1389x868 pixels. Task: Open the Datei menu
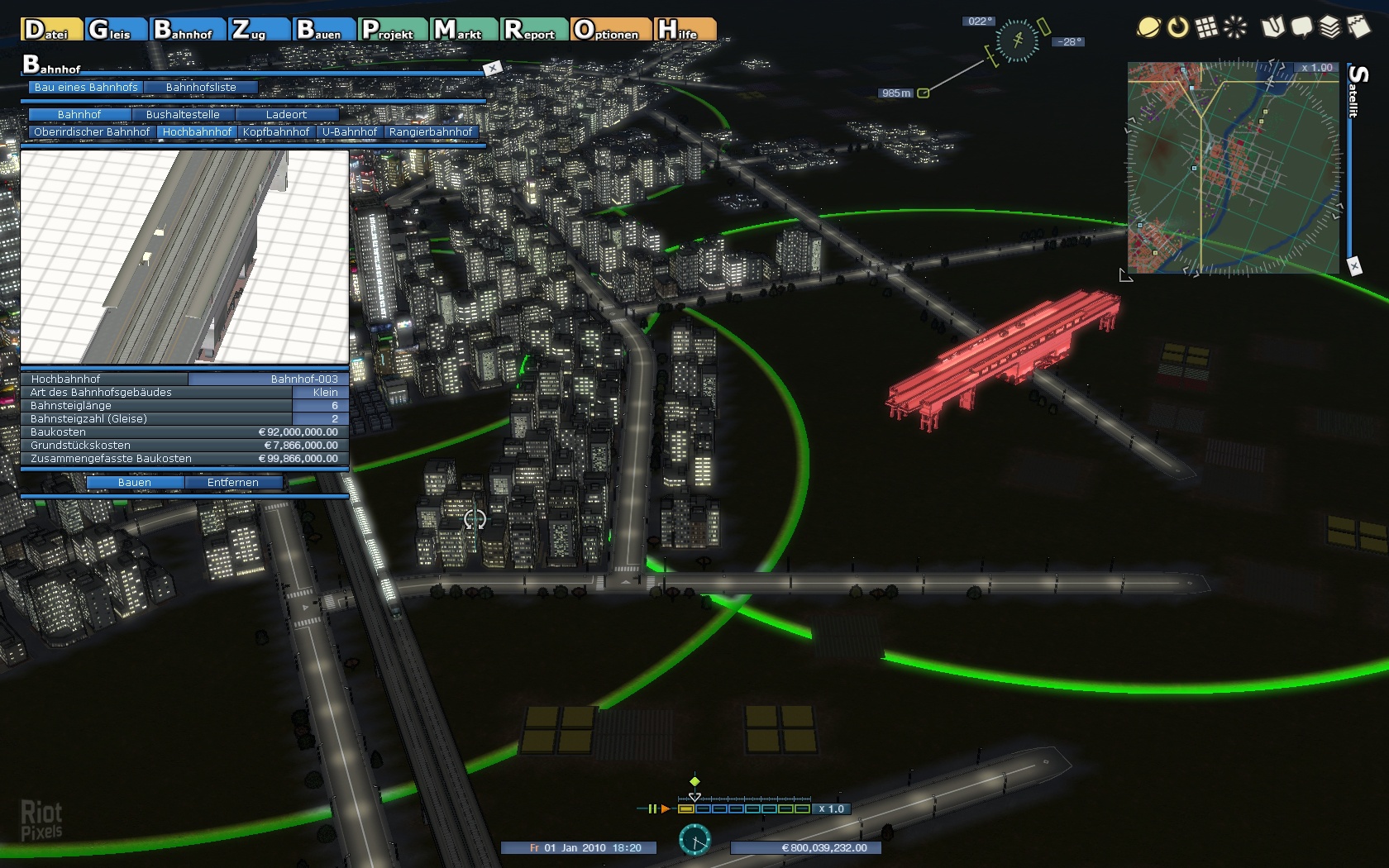[50, 30]
